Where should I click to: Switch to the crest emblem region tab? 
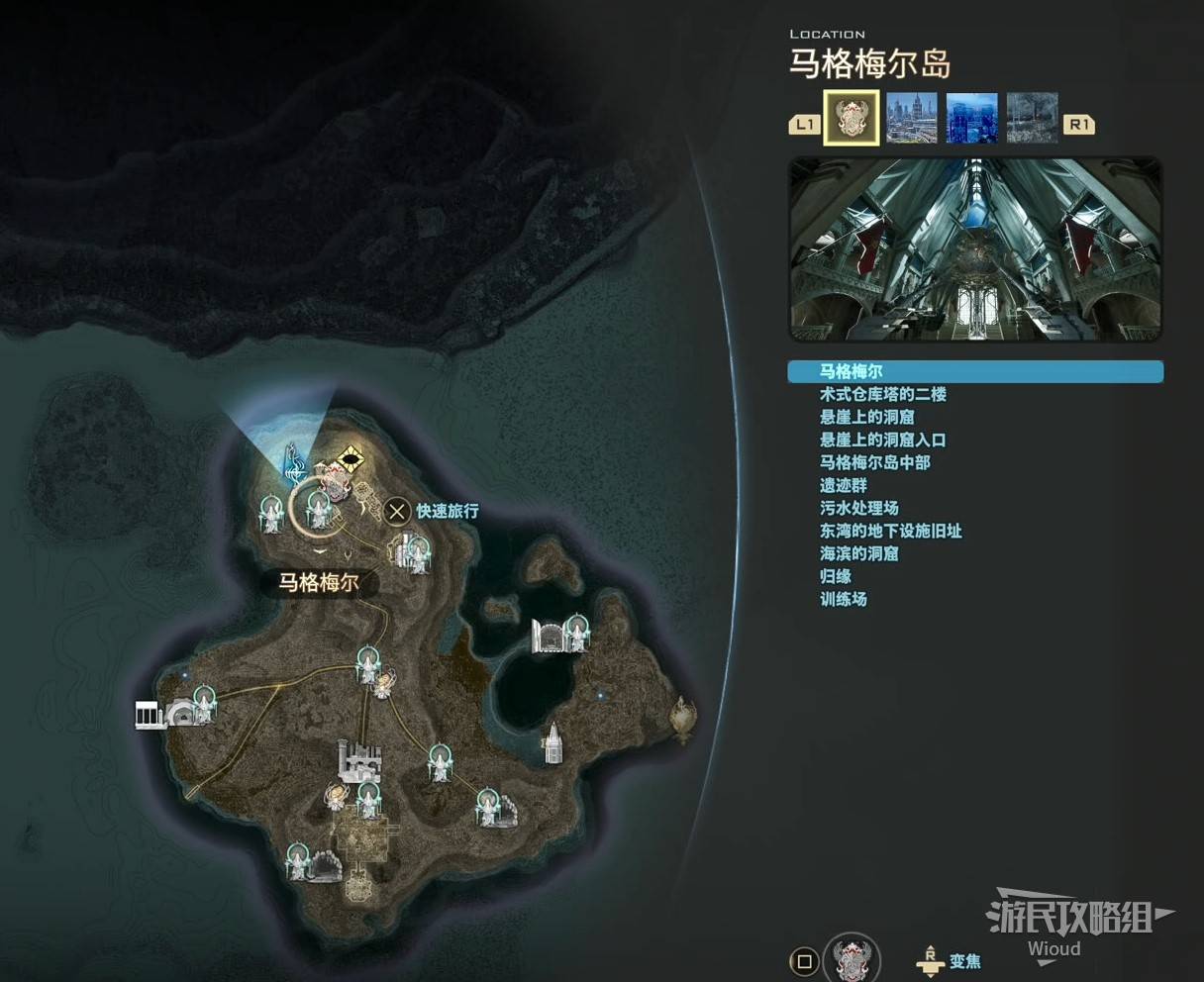click(x=852, y=119)
